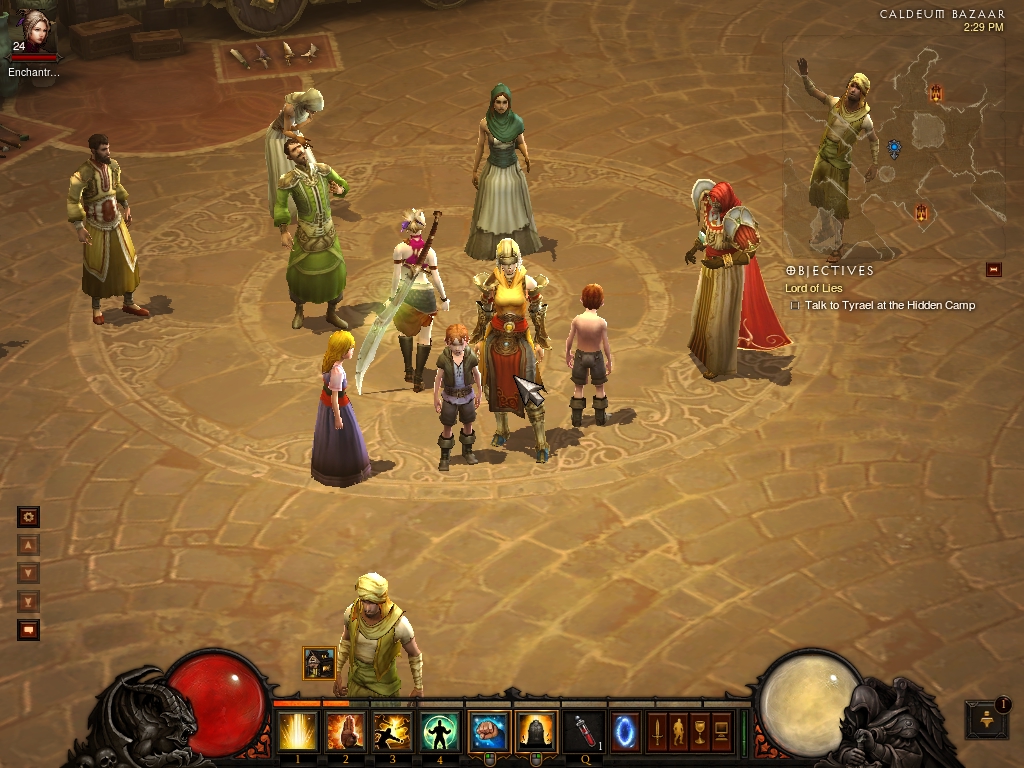Viewport: 1024px width, 768px height.
Task: Collapse the Objectives tracker panel
Action: point(993,269)
